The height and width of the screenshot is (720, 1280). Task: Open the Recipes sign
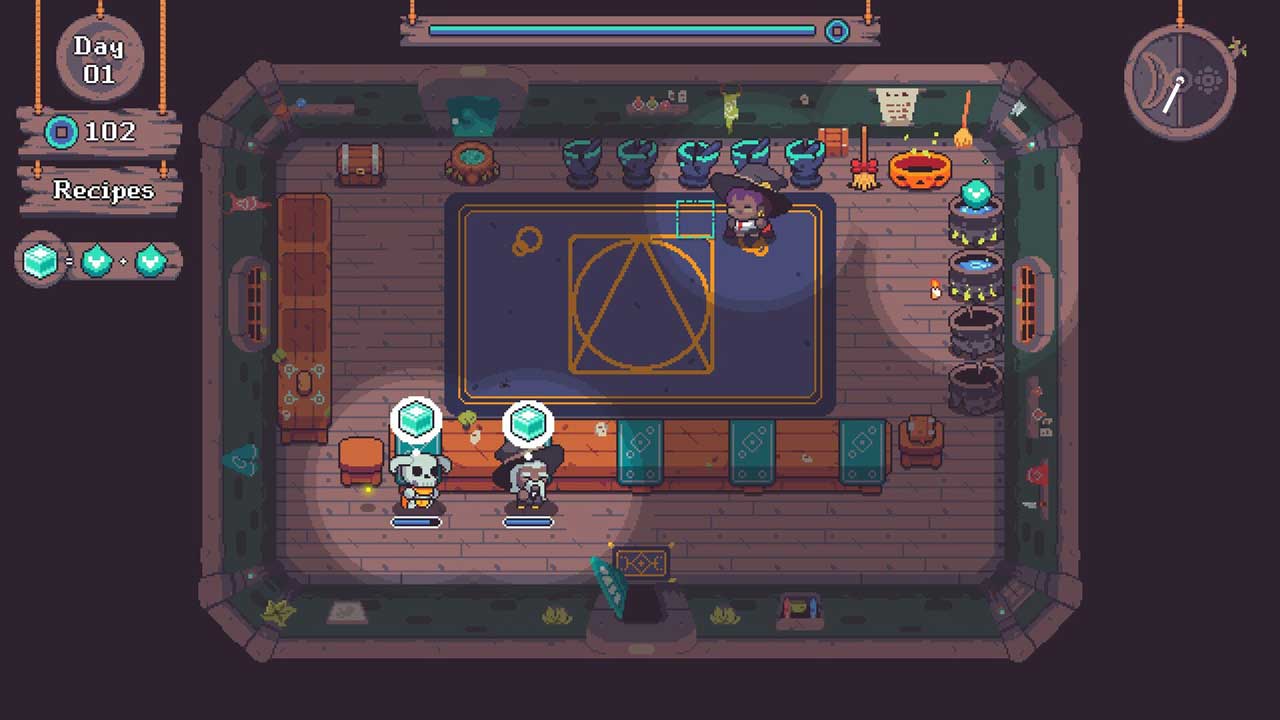[x=103, y=190]
